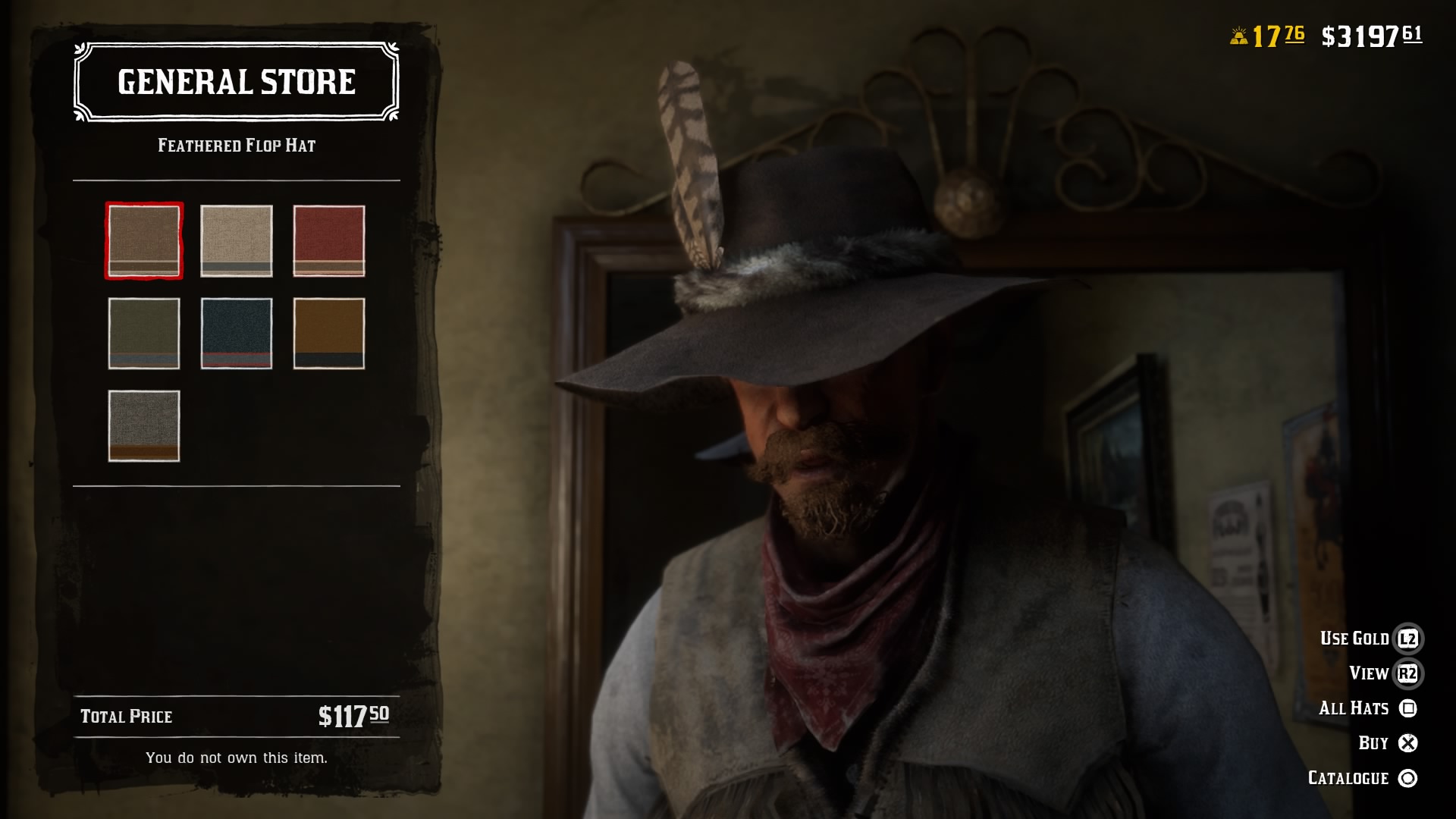1456x819 pixels.
Task: Select the brown hat swatch currently highlighted red
Action: [x=143, y=241]
